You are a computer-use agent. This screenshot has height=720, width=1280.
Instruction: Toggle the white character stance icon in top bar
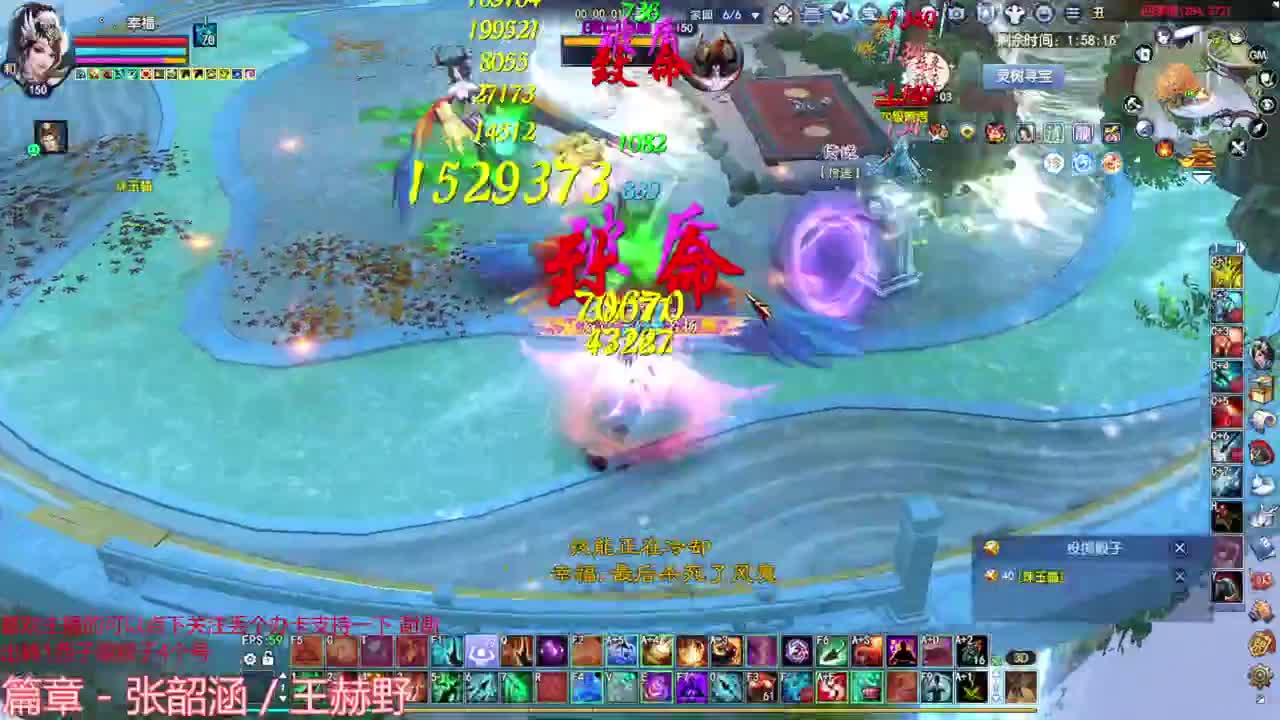tap(1013, 13)
